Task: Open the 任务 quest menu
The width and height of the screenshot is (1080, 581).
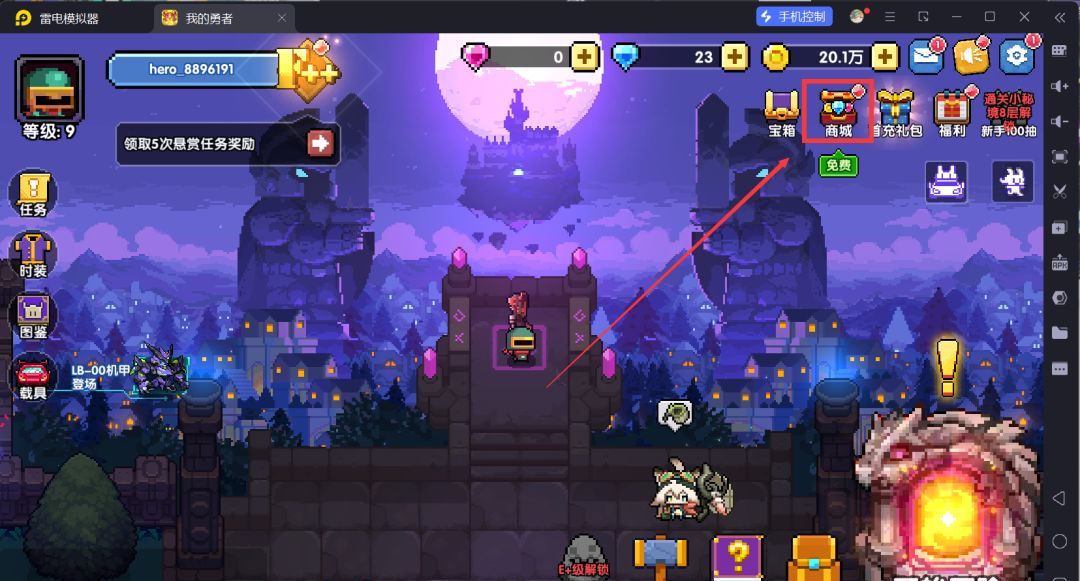Action: pos(33,193)
